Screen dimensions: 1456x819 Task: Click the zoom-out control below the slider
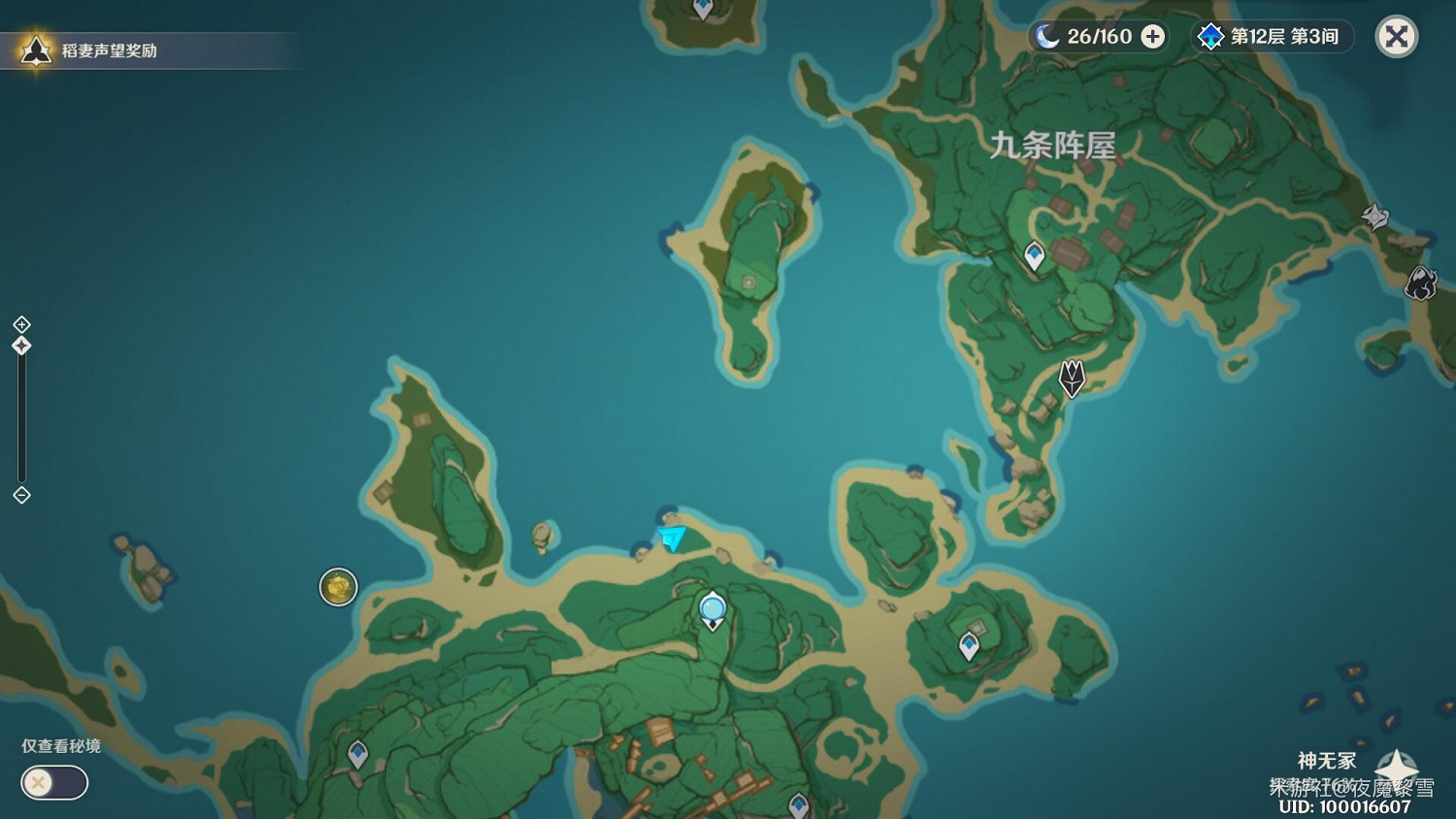click(21, 495)
